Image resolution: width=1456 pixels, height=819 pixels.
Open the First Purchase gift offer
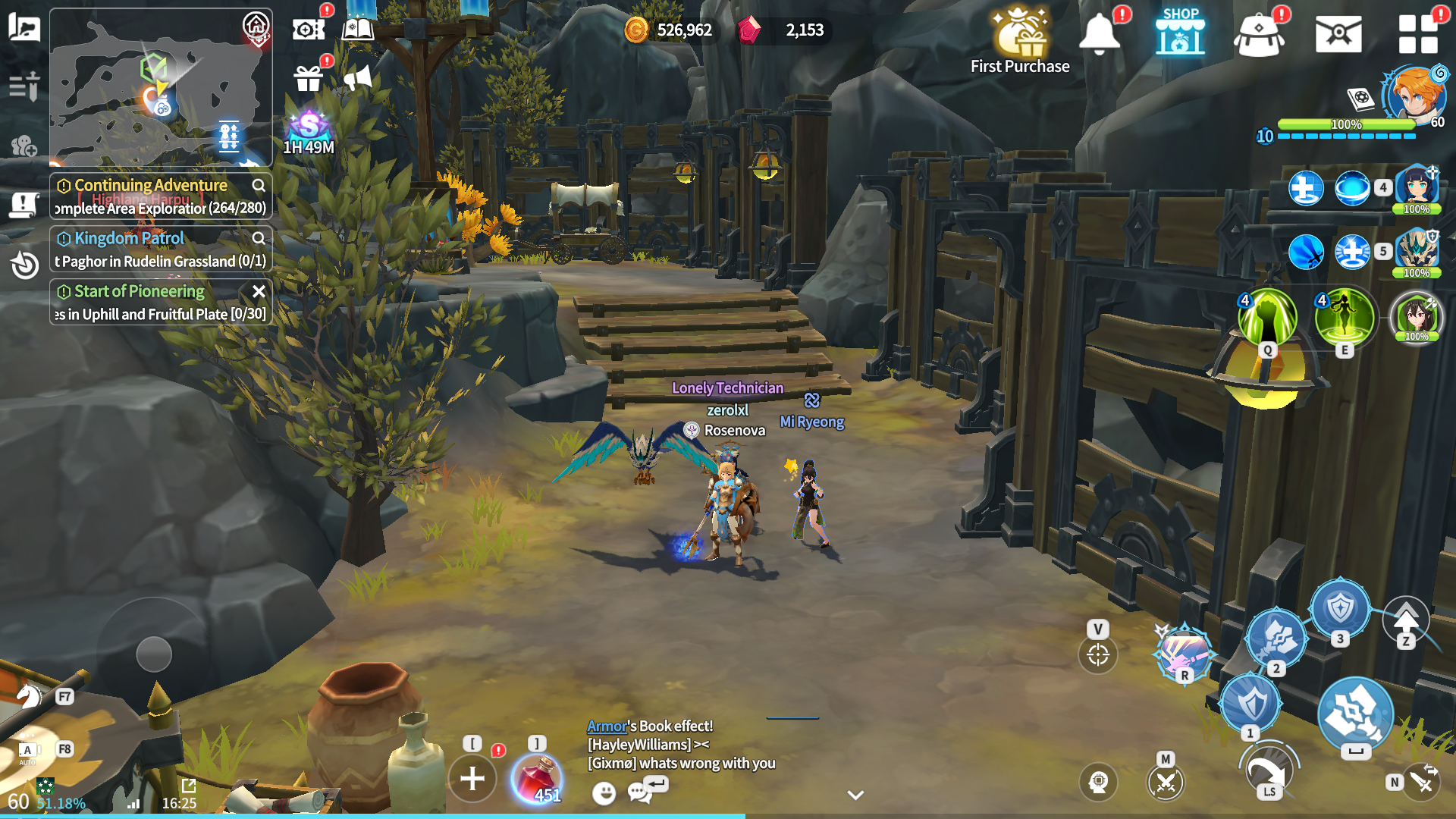[x=1019, y=39]
